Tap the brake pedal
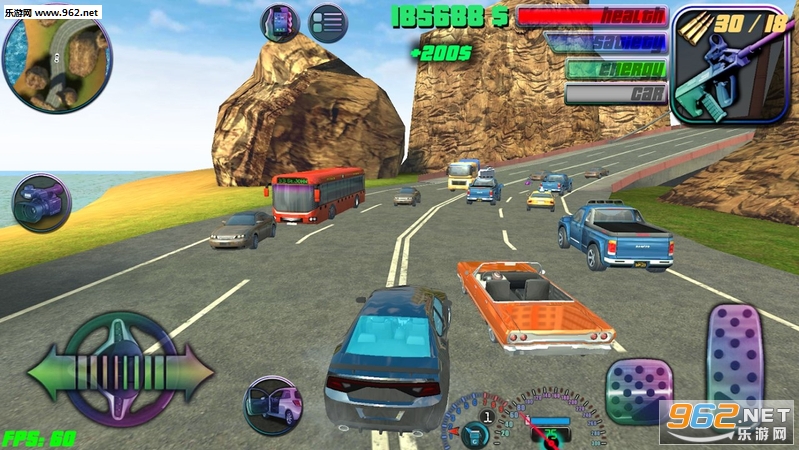The height and width of the screenshot is (450, 799). pos(638,392)
